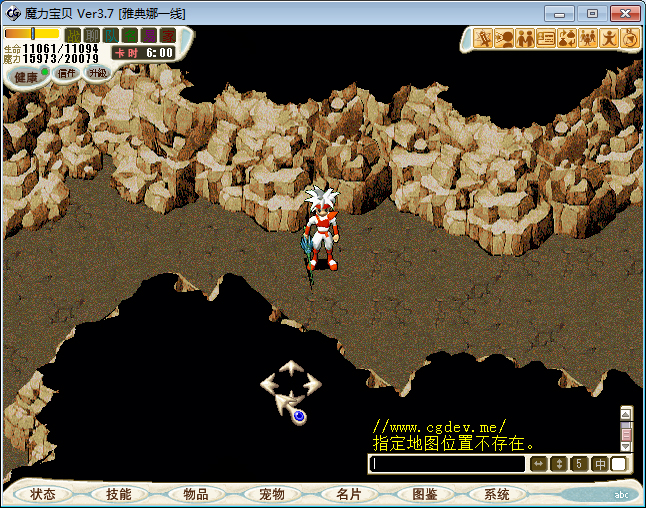
Task: Open the 技能 (Skills) menu
Action: click(118, 494)
